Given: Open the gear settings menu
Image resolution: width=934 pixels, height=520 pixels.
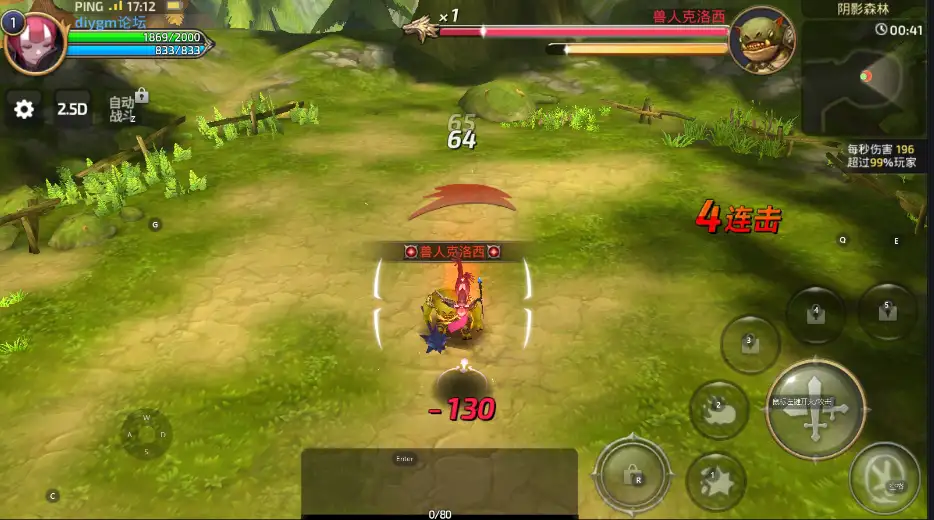Looking at the screenshot, I should 24,109.
